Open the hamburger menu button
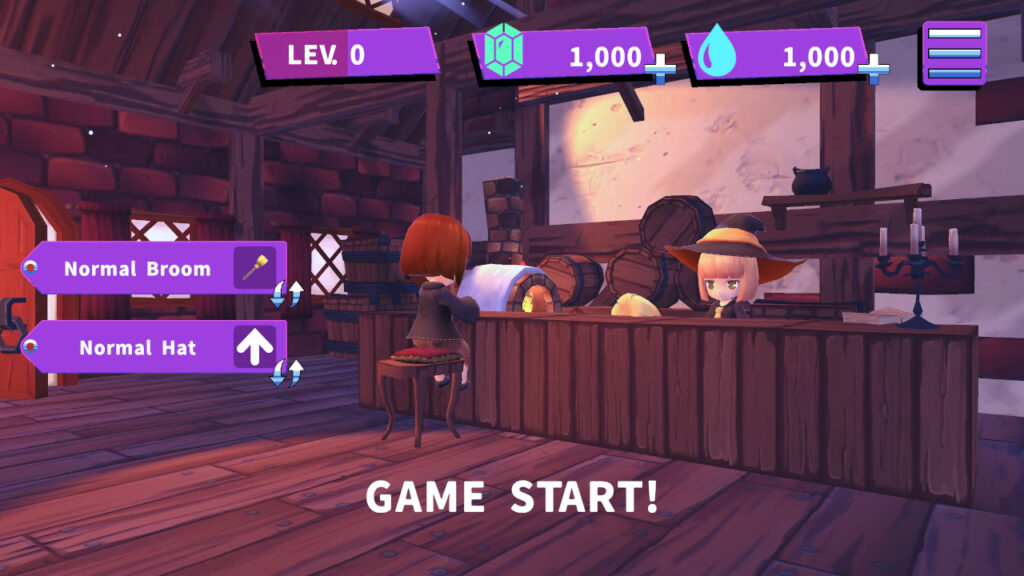 tap(953, 54)
